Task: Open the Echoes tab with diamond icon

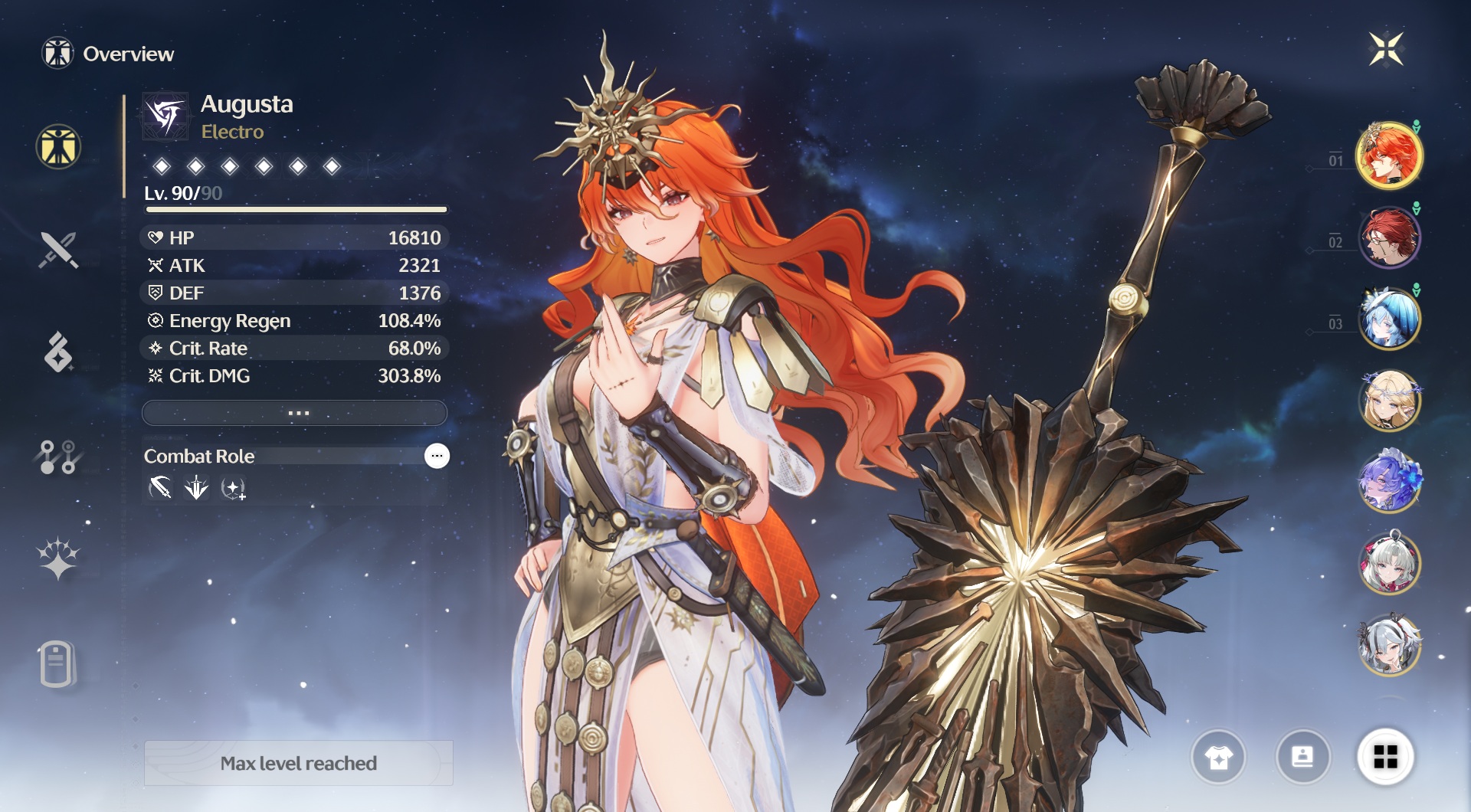Action: [58, 352]
